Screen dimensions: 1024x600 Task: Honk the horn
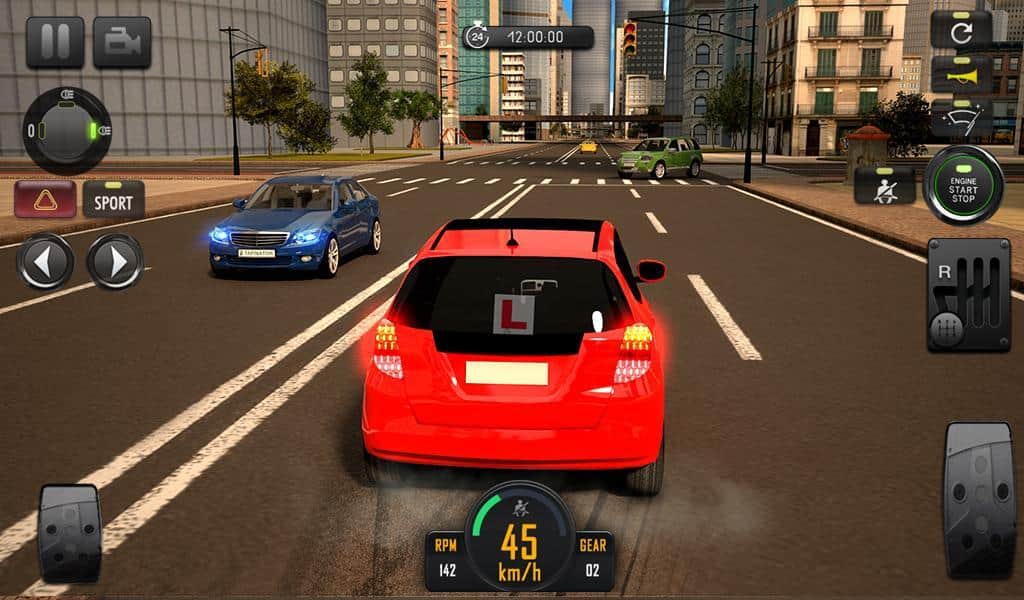point(961,74)
